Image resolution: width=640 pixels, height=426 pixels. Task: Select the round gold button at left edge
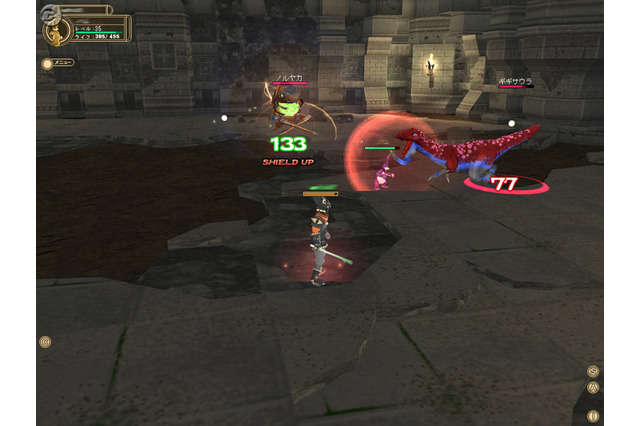(x=45, y=342)
